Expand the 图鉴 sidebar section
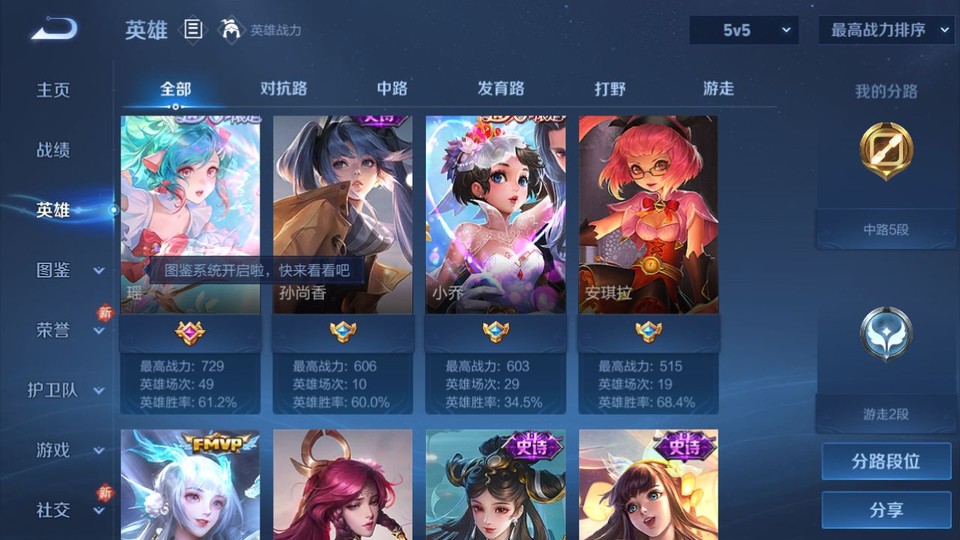 [66, 270]
